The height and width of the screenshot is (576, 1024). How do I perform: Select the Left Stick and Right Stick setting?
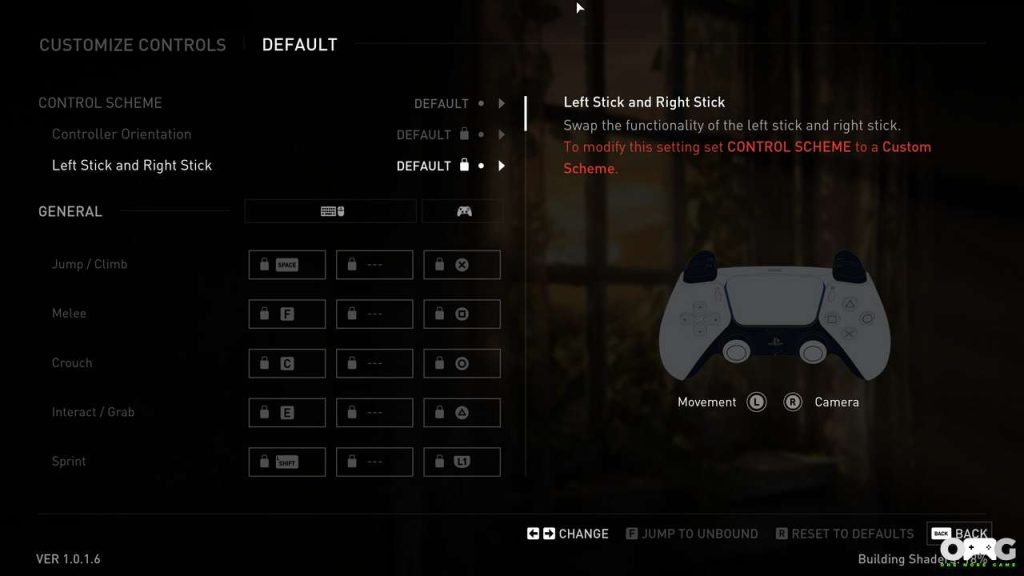(132, 165)
